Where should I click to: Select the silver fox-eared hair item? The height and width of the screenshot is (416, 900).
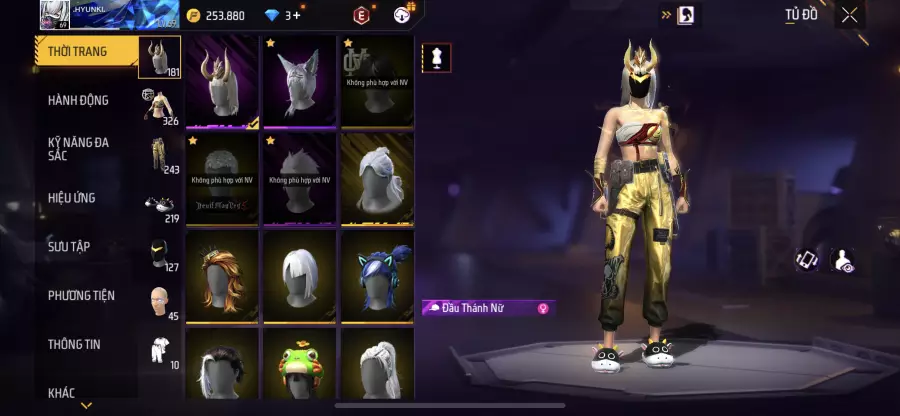coord(300,82)
